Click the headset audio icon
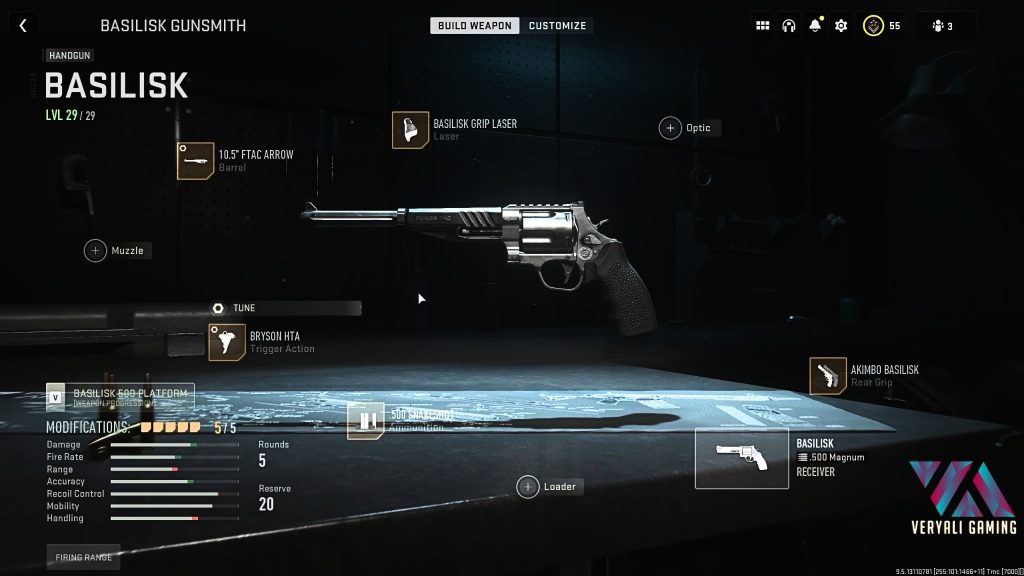The height and width of the screenshot is (576, 1024). [x=788, y=26]
